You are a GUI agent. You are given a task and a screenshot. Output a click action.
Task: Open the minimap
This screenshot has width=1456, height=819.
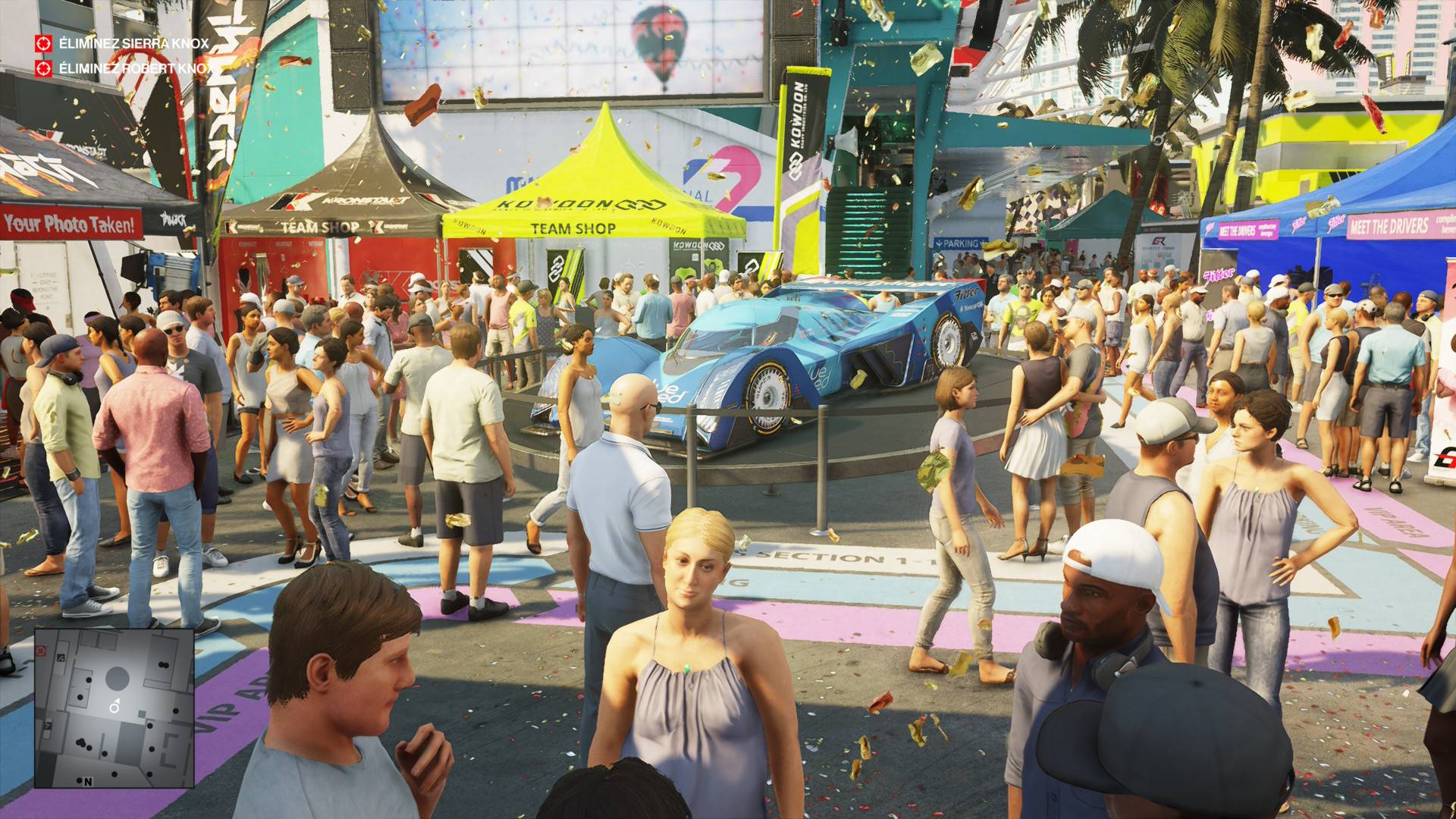(114, 708)
